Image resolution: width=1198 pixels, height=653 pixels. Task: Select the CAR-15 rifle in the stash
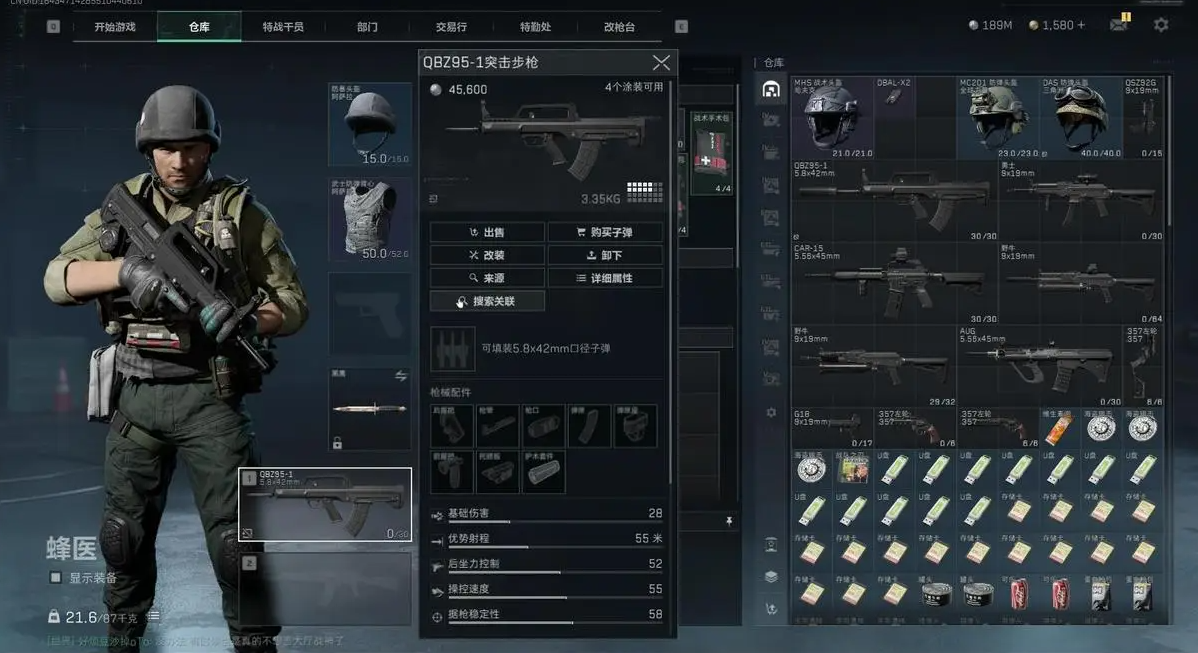click(x=894, y=284)
